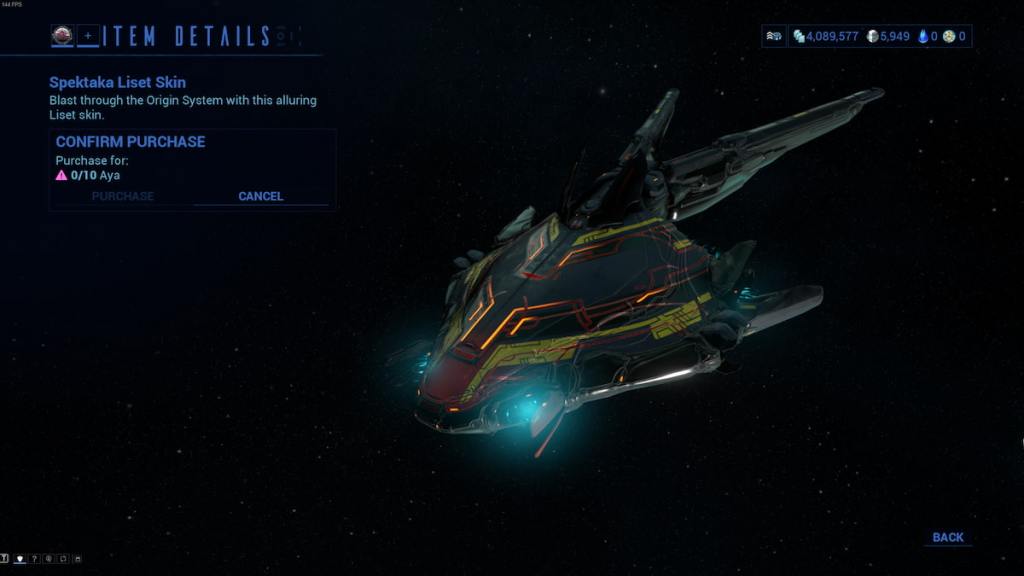Viewport: 1024px width, 576px height.
Task: Open the player profile avatar icon
Action: (x=62, y=36)
